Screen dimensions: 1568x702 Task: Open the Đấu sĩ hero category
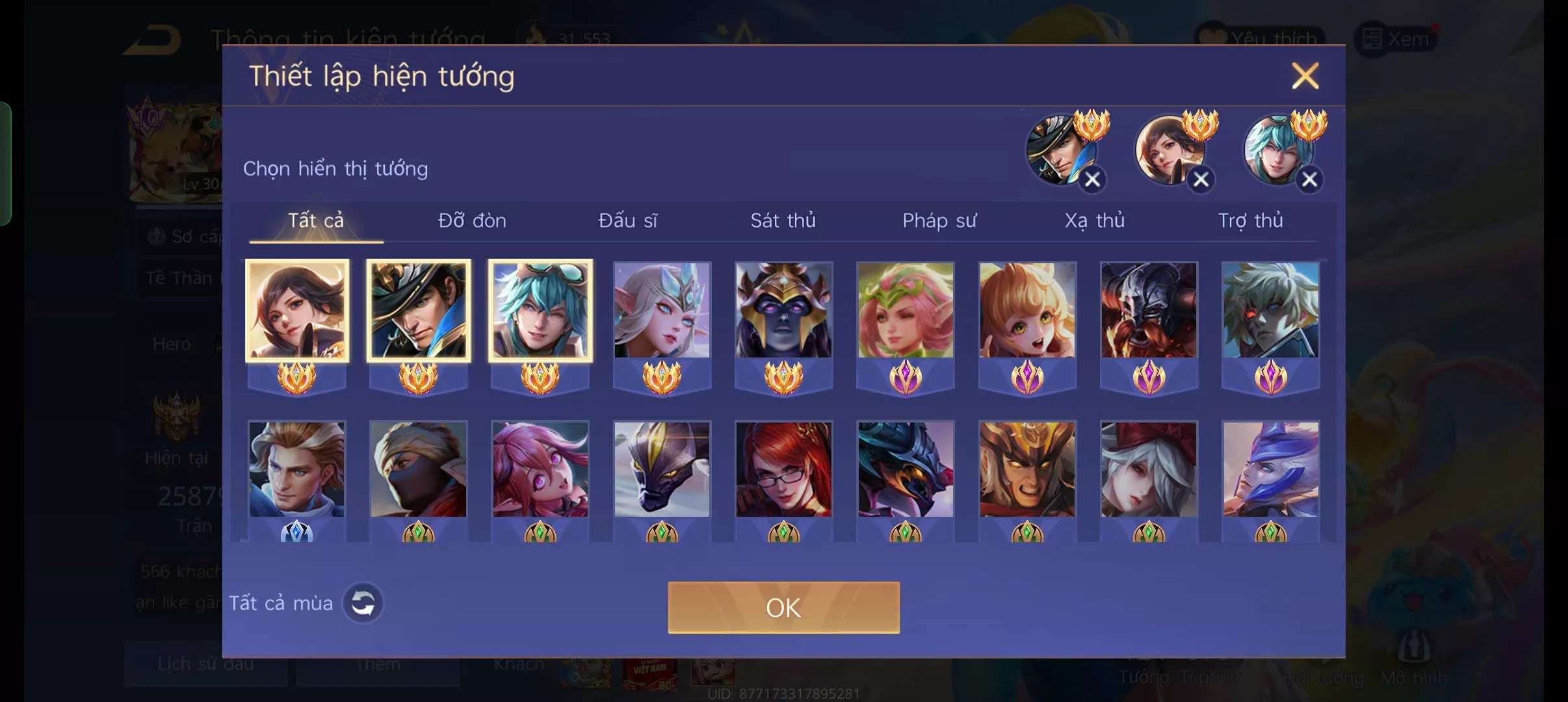click(627, 221)
